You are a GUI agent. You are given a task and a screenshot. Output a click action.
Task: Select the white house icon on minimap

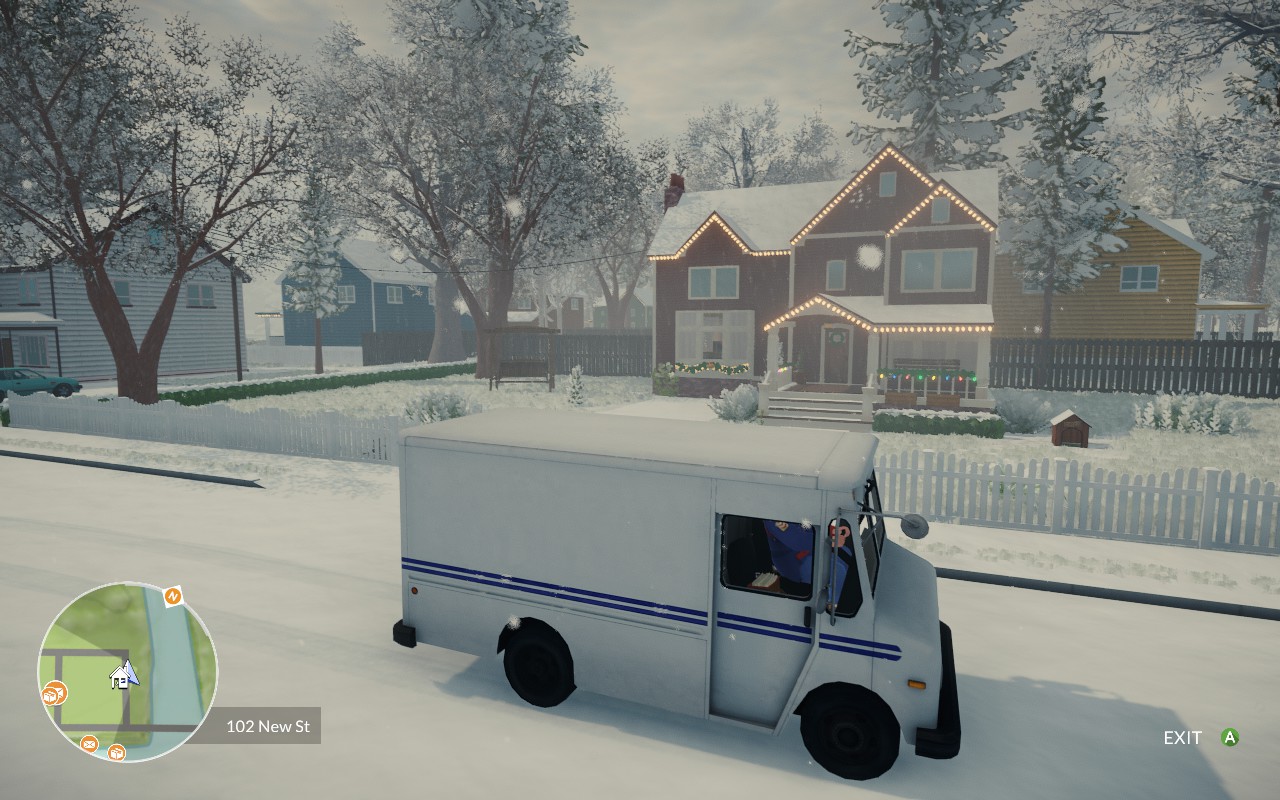[x=120, y=679]
